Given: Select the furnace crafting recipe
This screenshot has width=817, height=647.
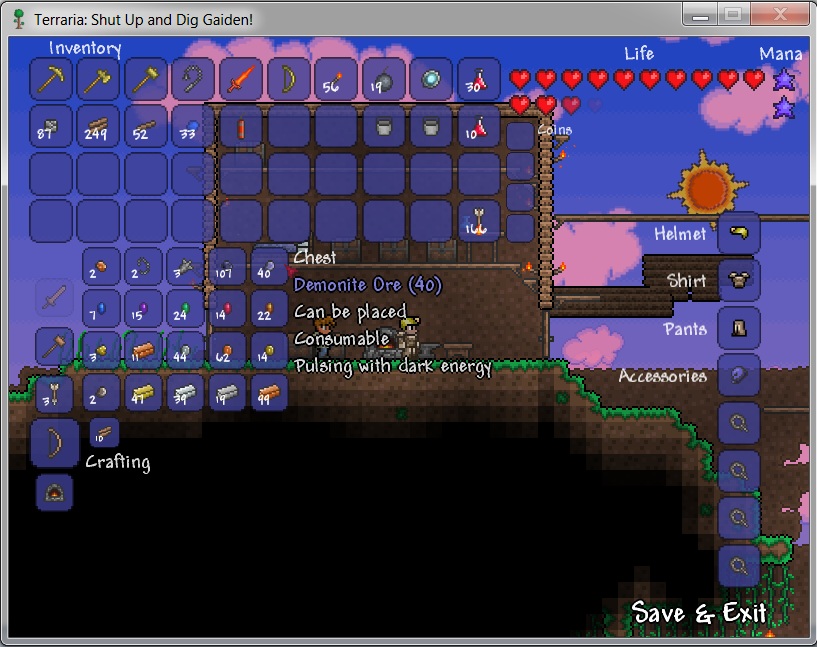Looking at the screenshot, I should (x=53, y=491).
